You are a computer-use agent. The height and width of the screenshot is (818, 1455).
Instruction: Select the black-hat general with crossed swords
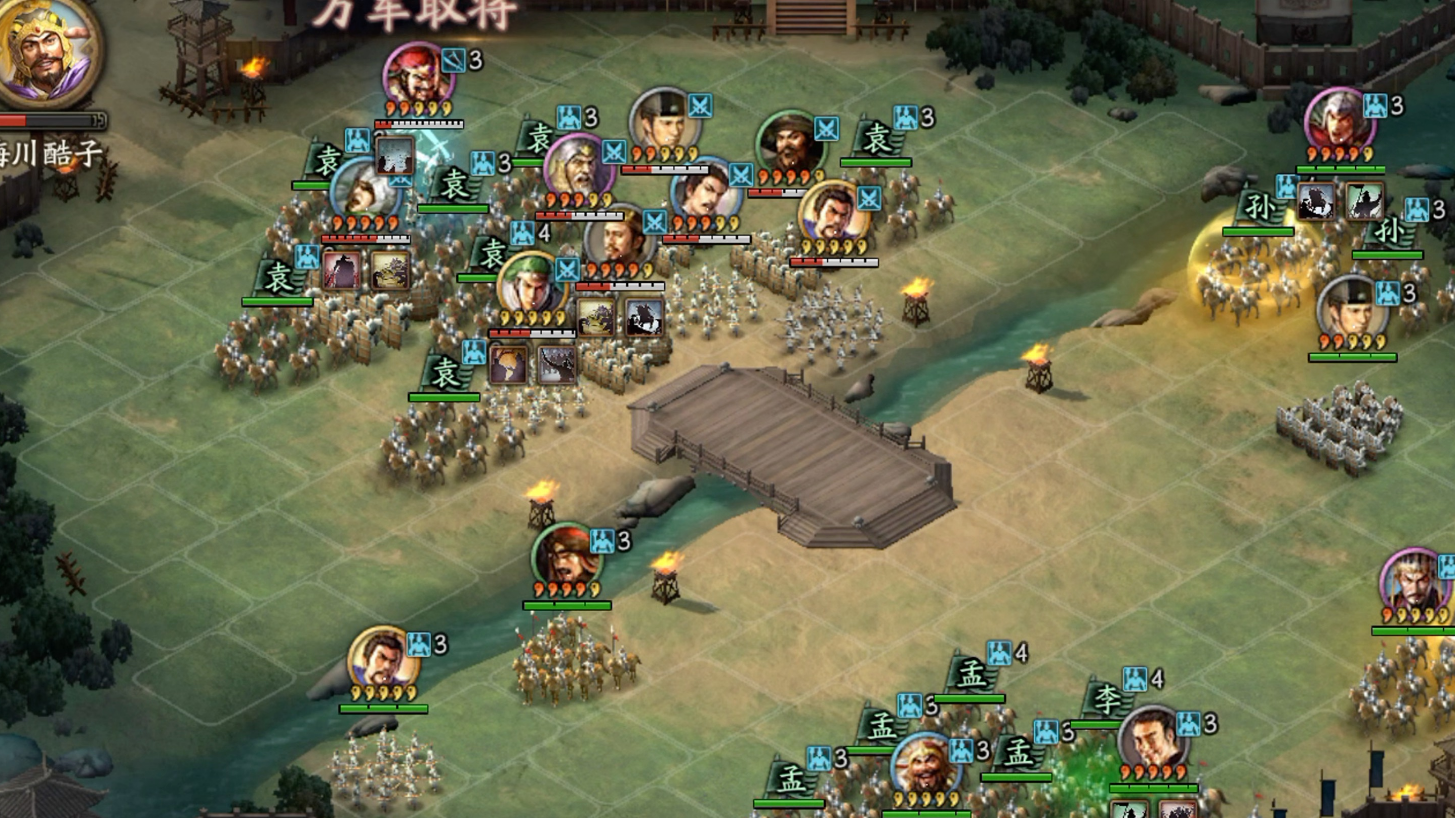pos(663,122)
